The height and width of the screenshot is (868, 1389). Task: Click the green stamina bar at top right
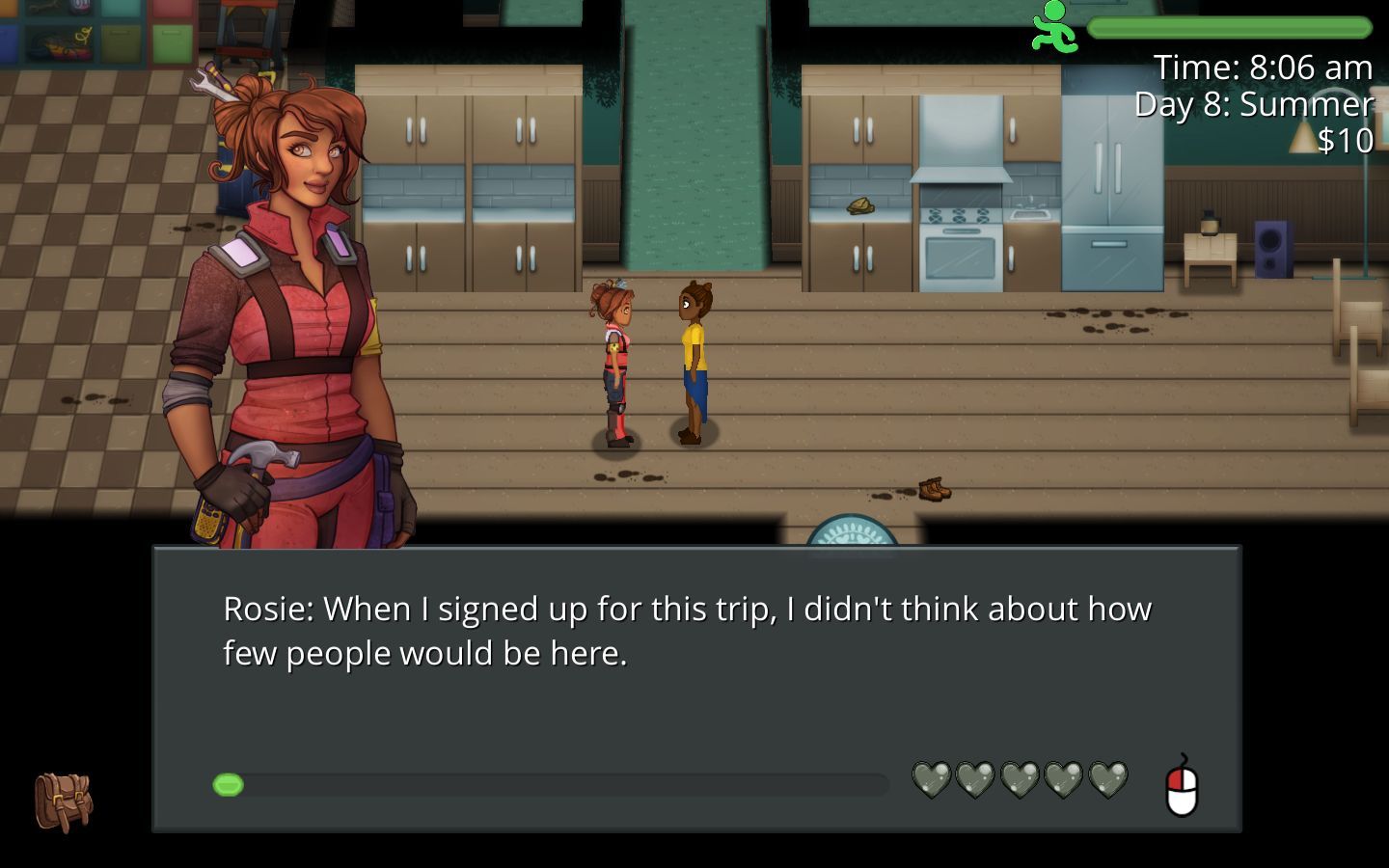pyautogui.click(x=1230, y=29)
